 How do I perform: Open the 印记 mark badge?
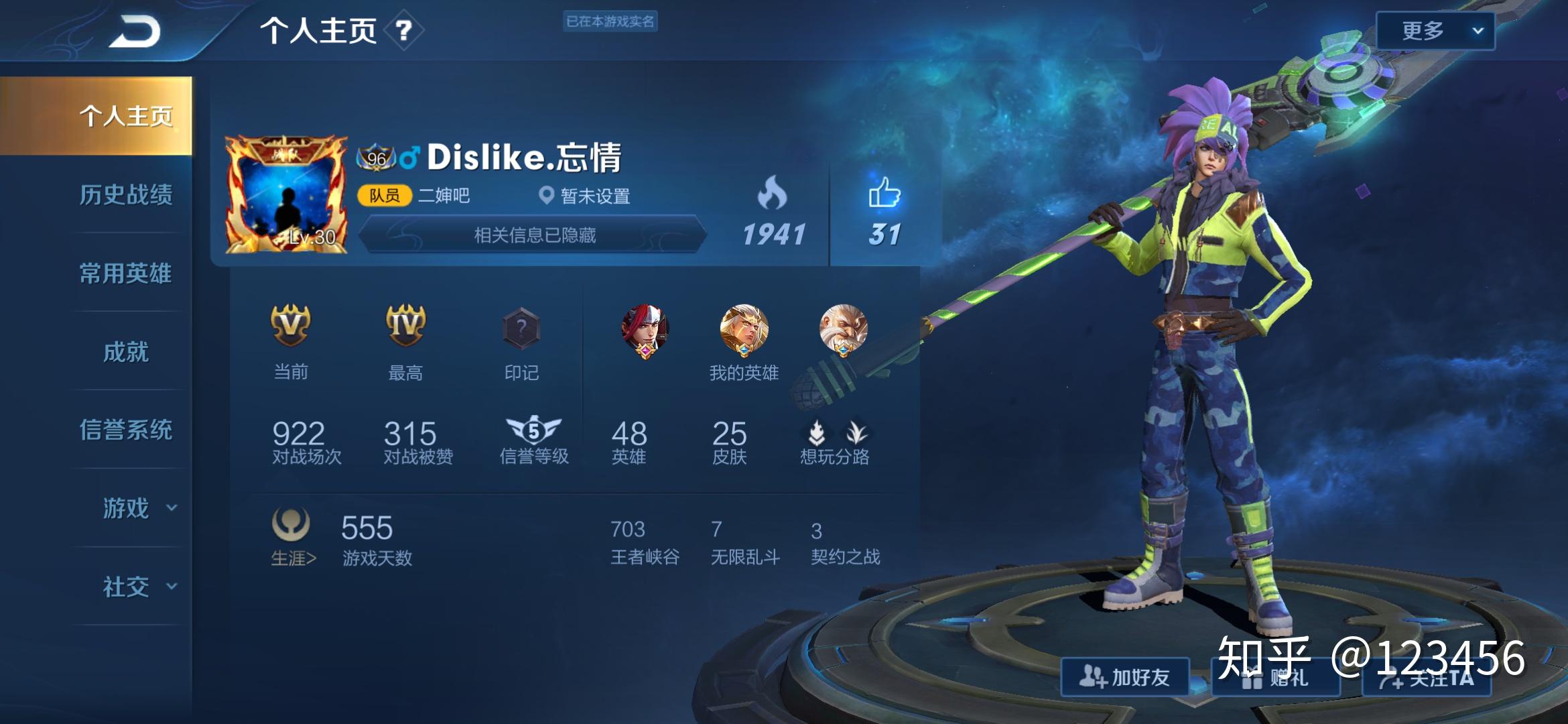521,330
